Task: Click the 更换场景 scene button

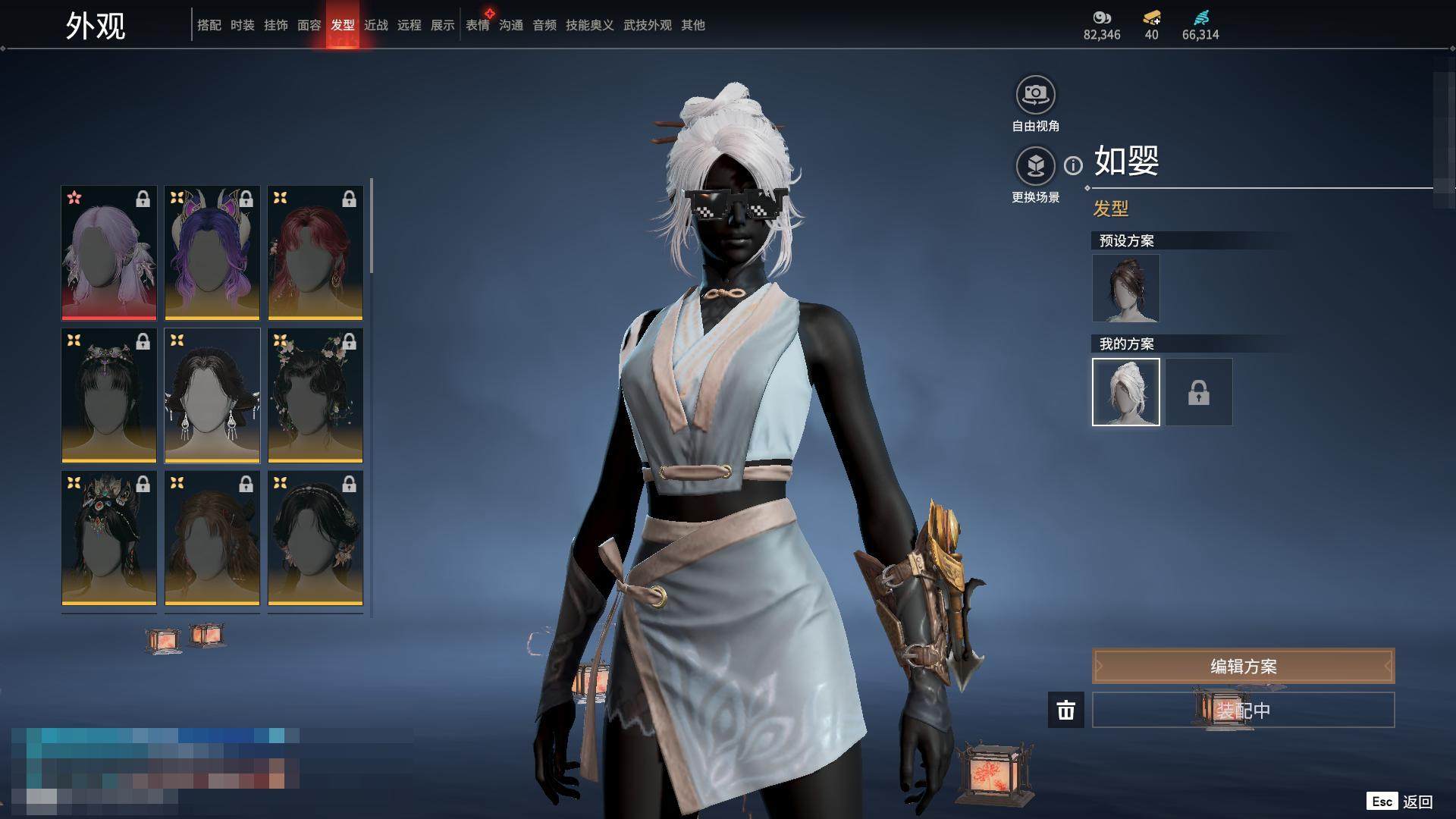Action: [1035, 166]
